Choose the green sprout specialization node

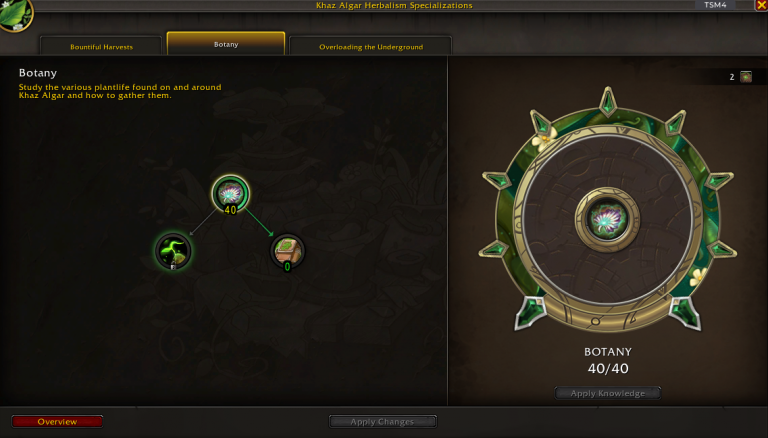(x=173, y=250)
